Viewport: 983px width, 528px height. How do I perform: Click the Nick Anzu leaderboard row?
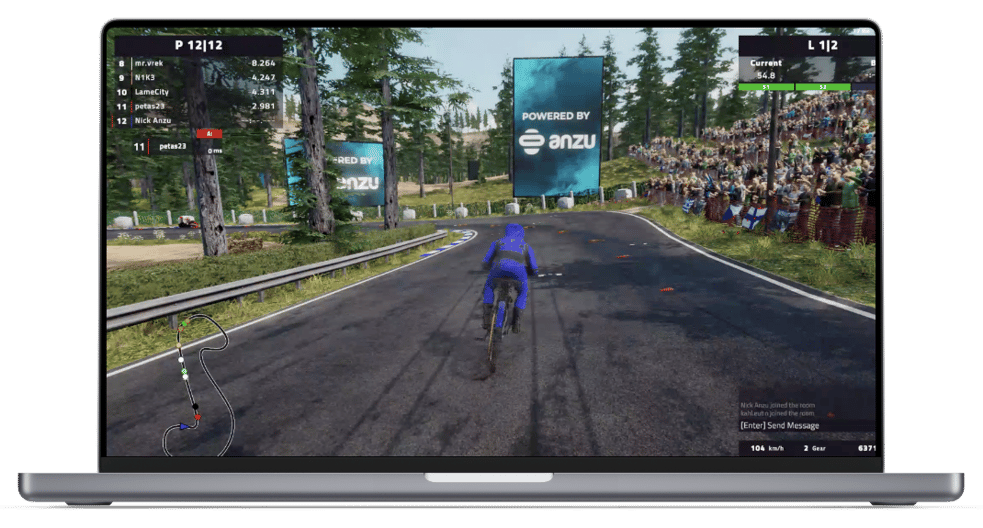click(x=196, y=120)
